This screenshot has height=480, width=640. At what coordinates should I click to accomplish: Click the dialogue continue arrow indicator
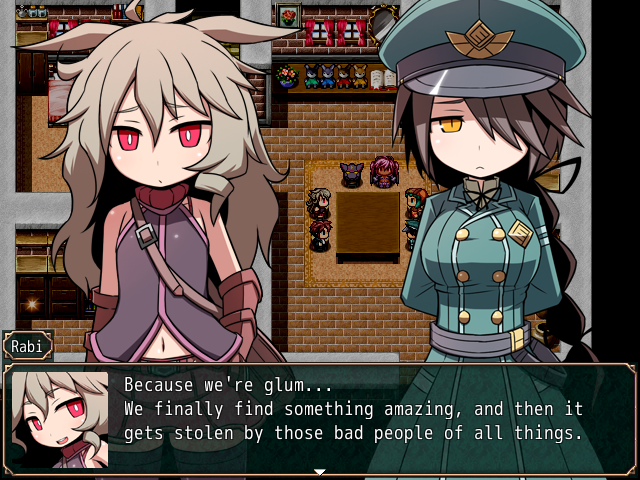point(320,471)
